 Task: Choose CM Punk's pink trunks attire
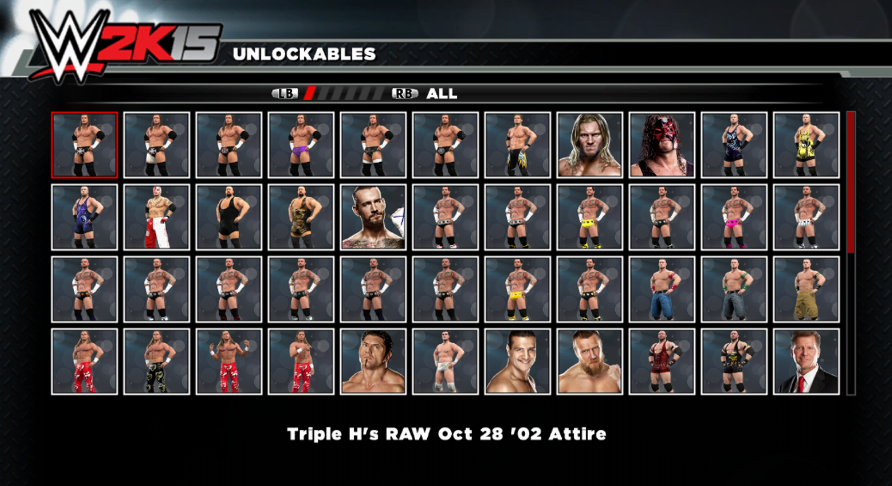[x=734, y=217]
